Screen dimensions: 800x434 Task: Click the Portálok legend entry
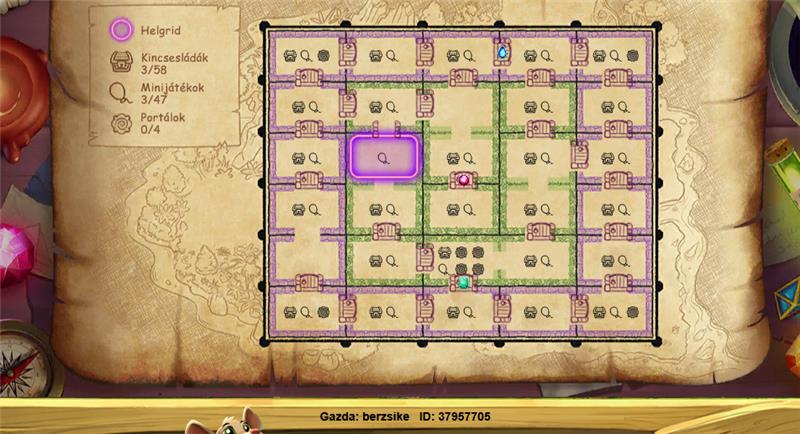tap(147, 125)
